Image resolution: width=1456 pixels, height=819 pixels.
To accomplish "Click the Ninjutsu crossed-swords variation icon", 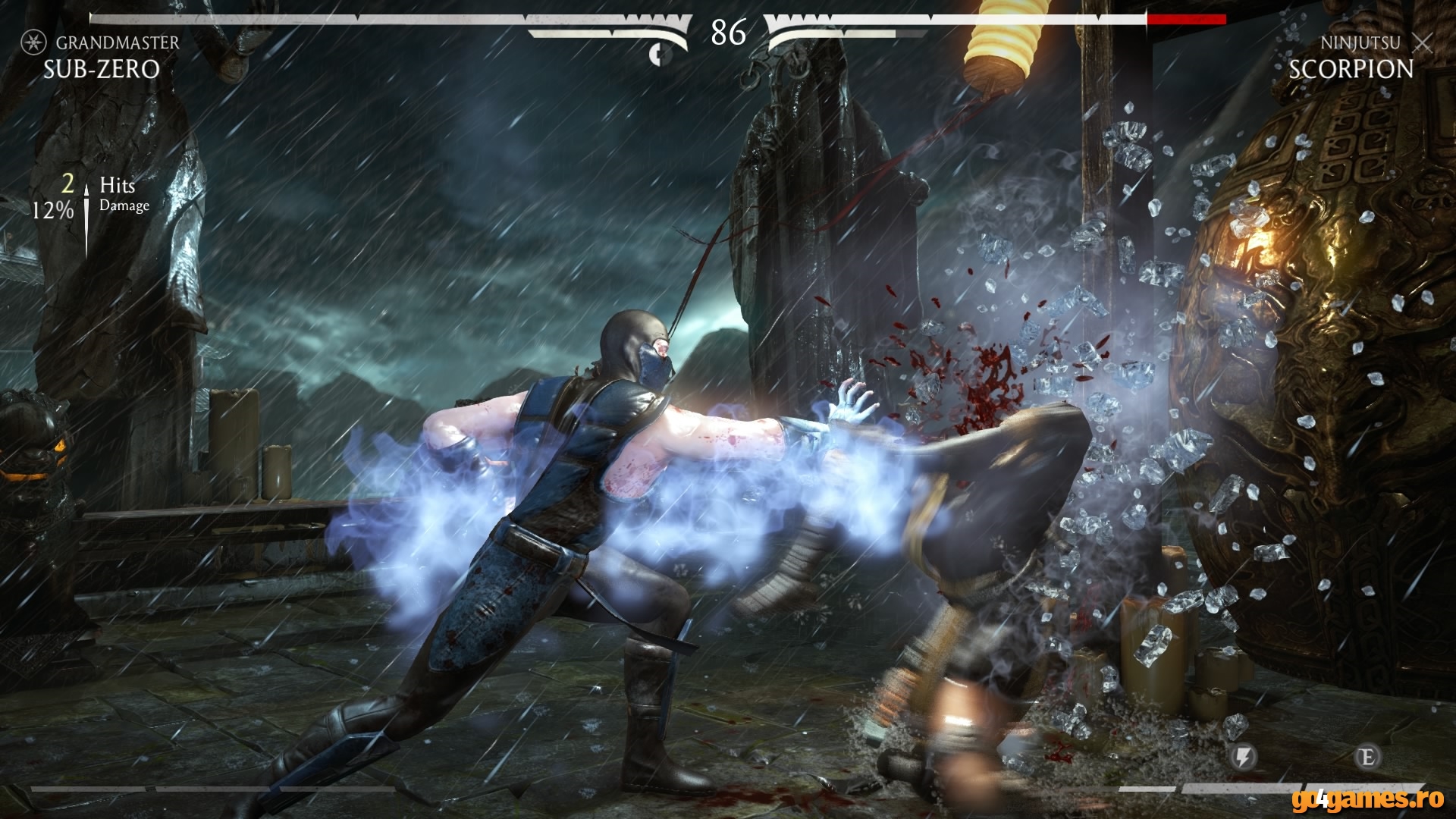I will [x=1422, y=43].
